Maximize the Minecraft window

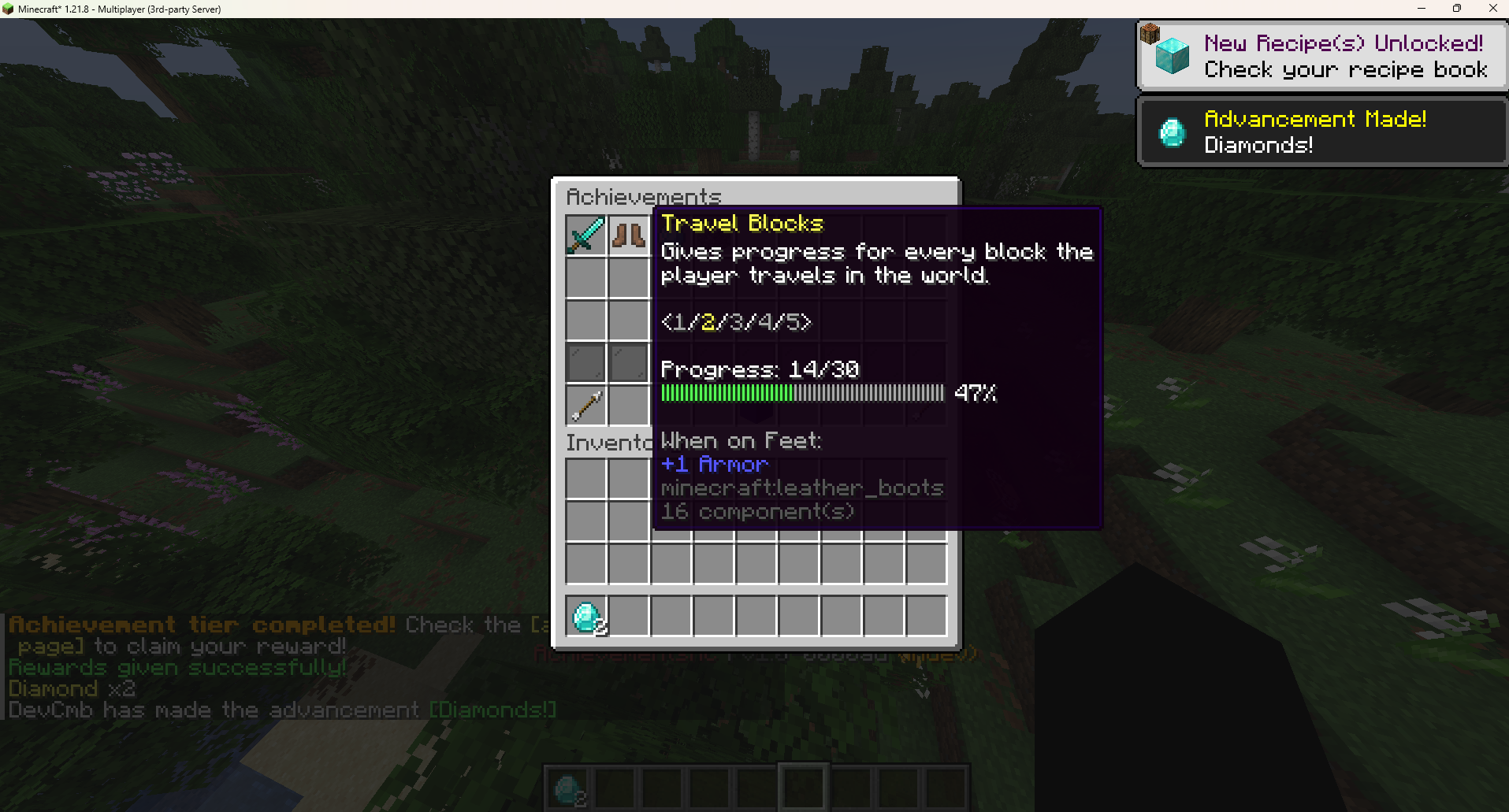(1457, 9)
